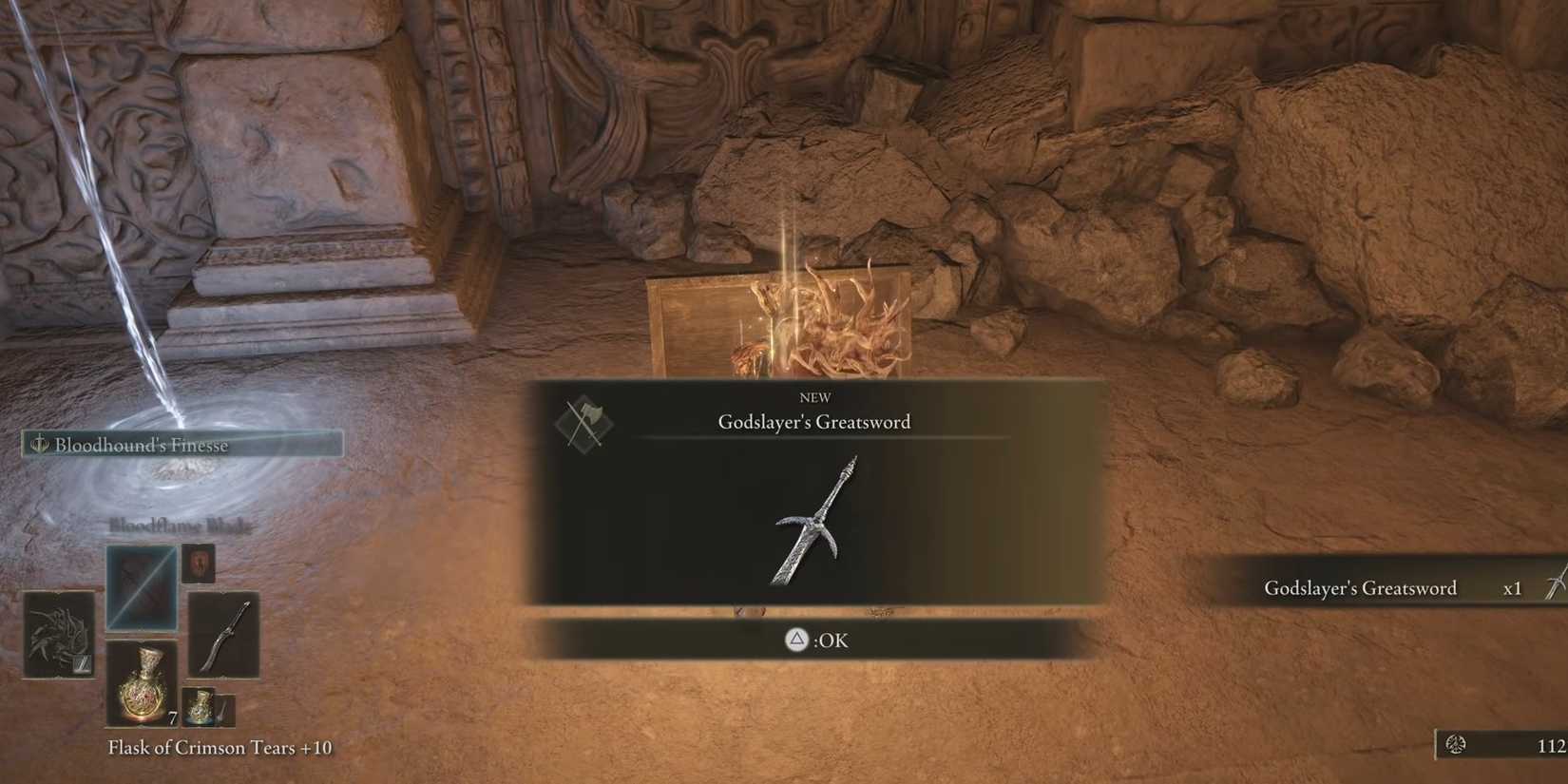The image size is (1568, 784).
Task: Click the NEW label on the item dialog
Action: pyautogui.click(x=814, y=397)
